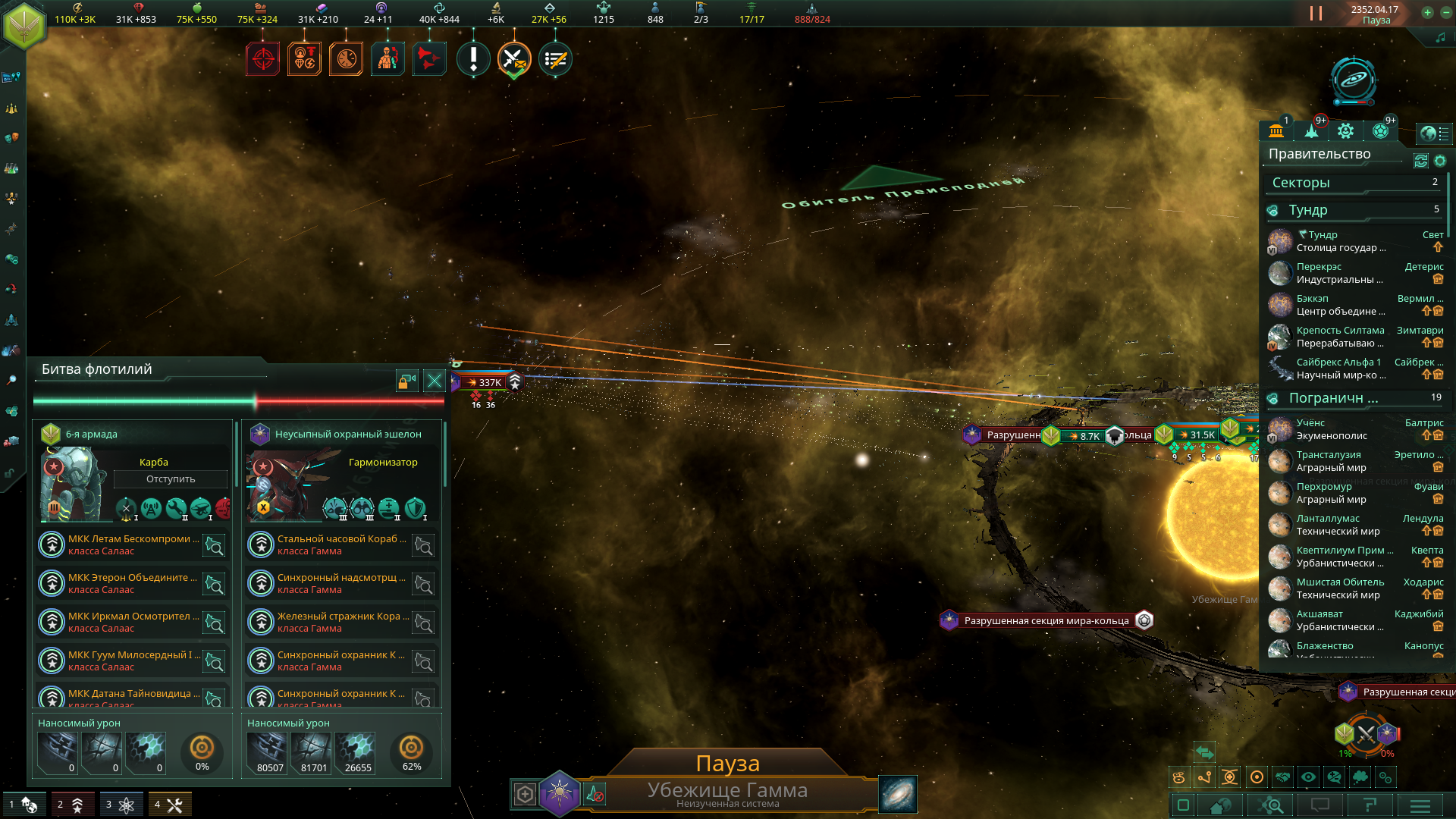Open the red crosshair target alert
The image size is (1456, 819).
[x=262, y=59]
